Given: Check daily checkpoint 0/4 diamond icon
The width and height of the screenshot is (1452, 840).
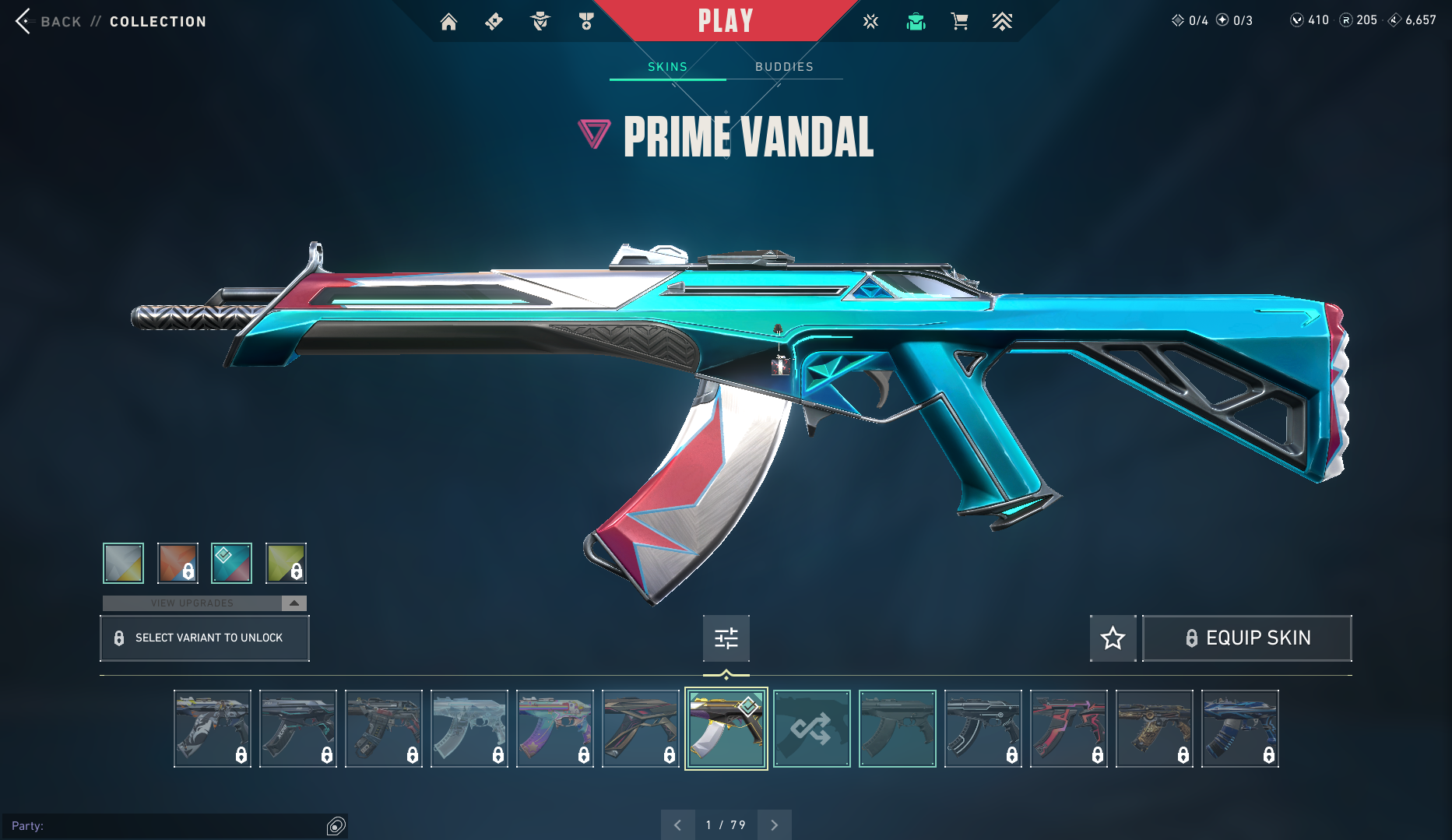Looking at the screenshot, I should (x=1178, y=19).
